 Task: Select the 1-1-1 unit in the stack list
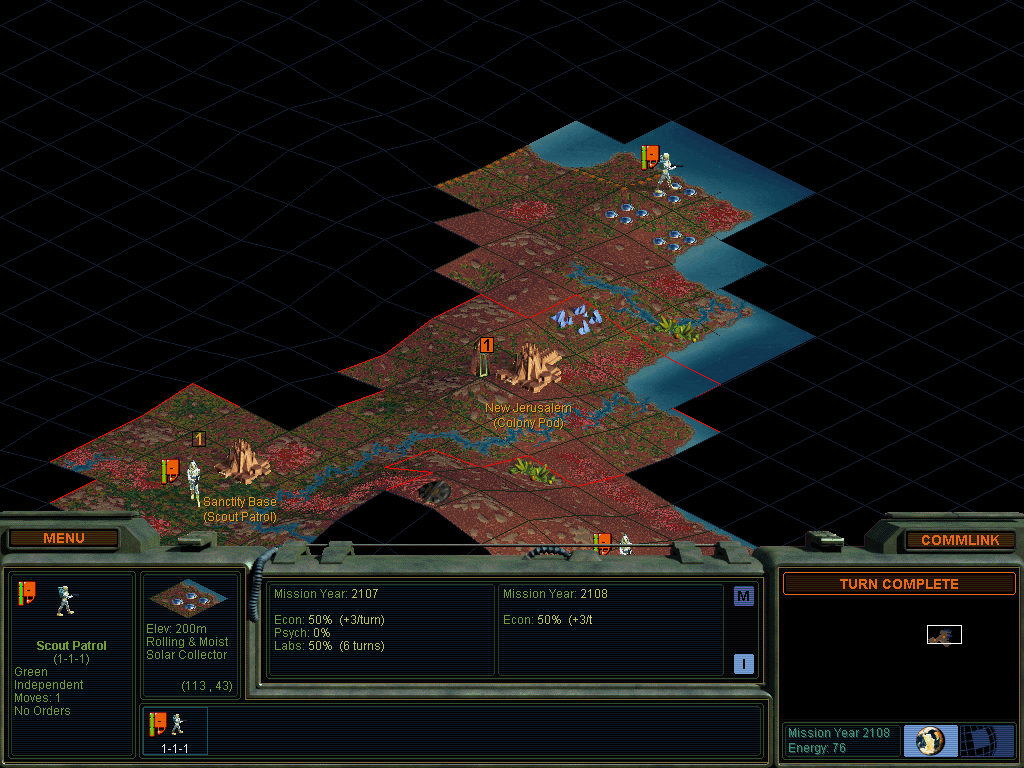[x=175, y=730]
